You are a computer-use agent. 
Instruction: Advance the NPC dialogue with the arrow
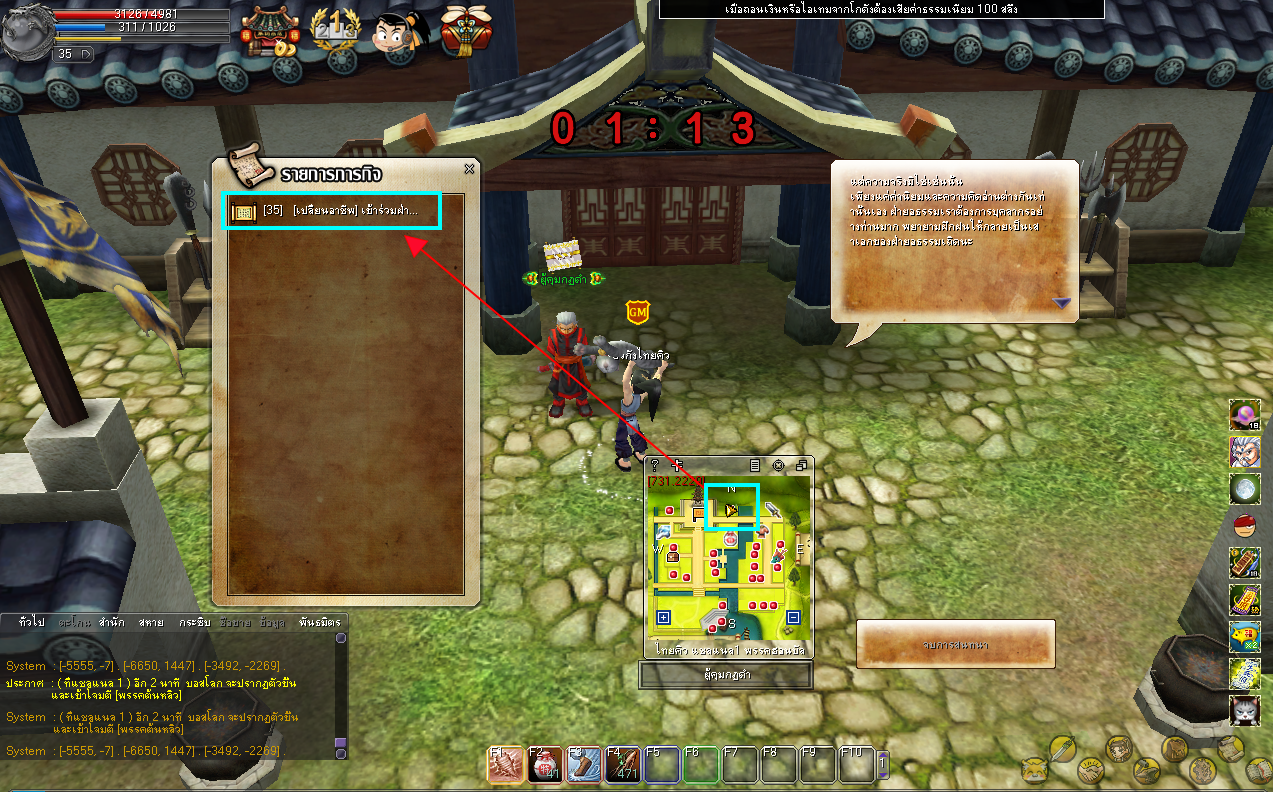1061,302
